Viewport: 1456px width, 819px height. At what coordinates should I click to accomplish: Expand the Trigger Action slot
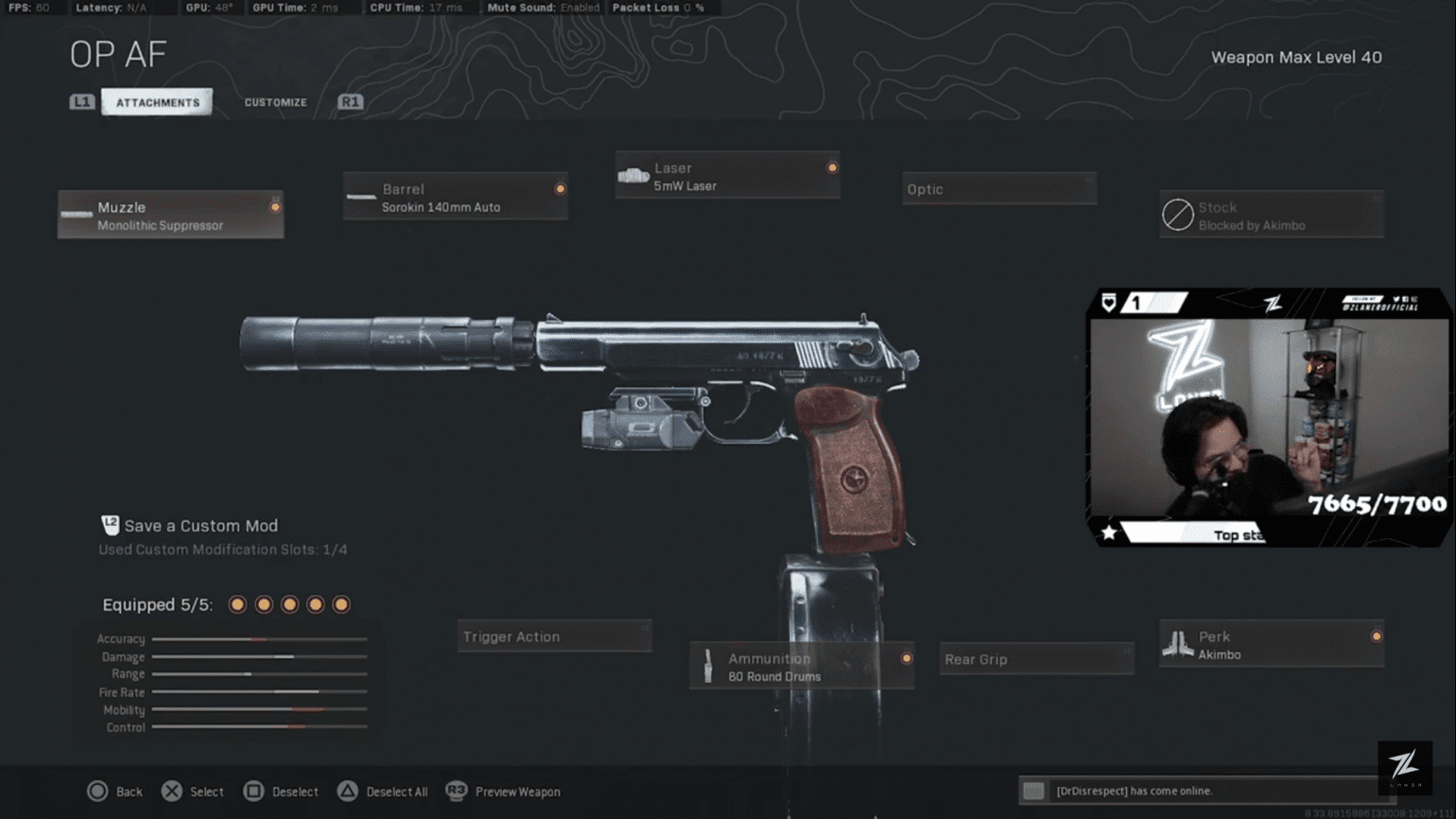tap(554, 636)
